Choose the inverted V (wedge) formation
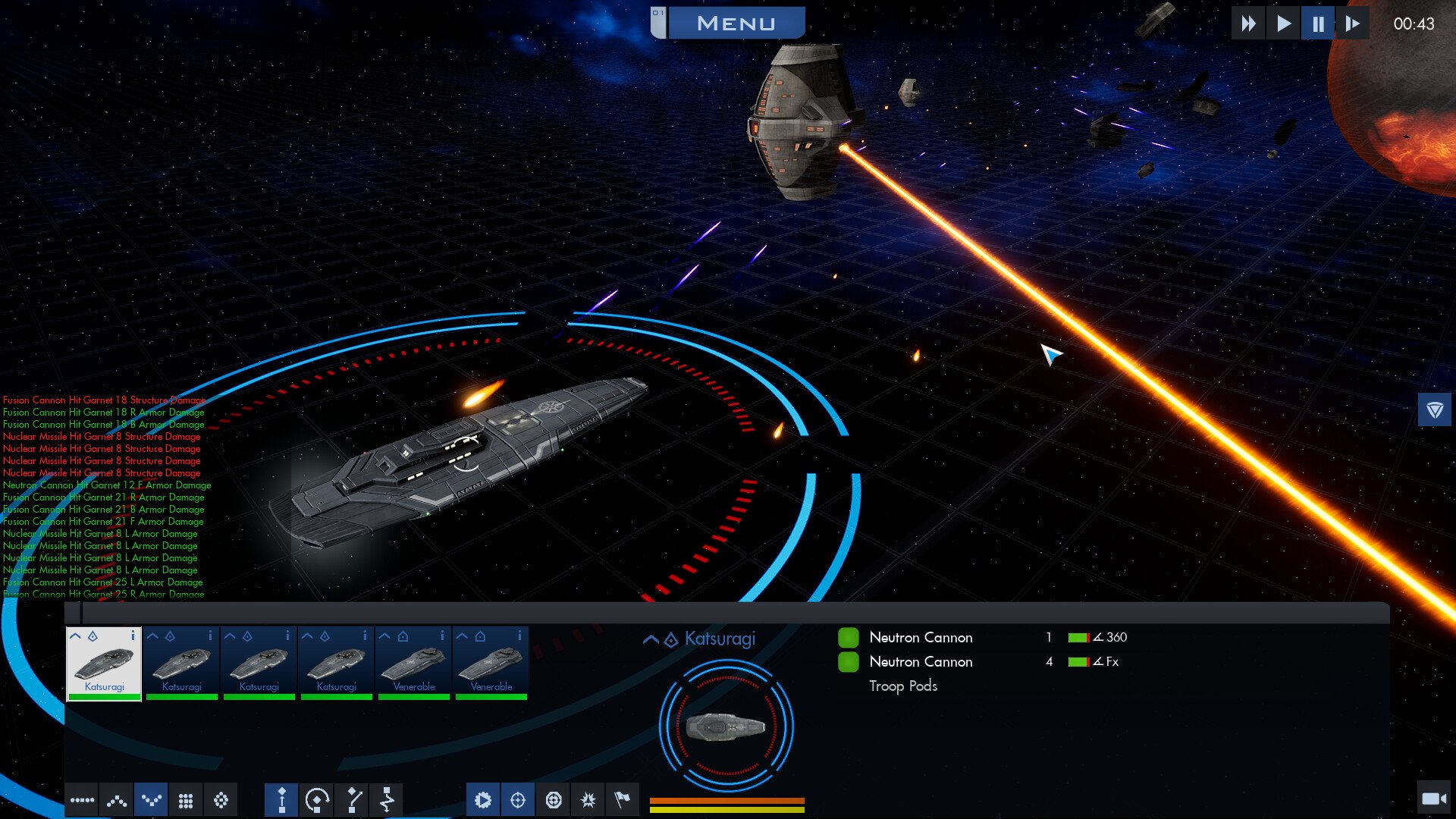1456x819 pixels. [117, 800]
